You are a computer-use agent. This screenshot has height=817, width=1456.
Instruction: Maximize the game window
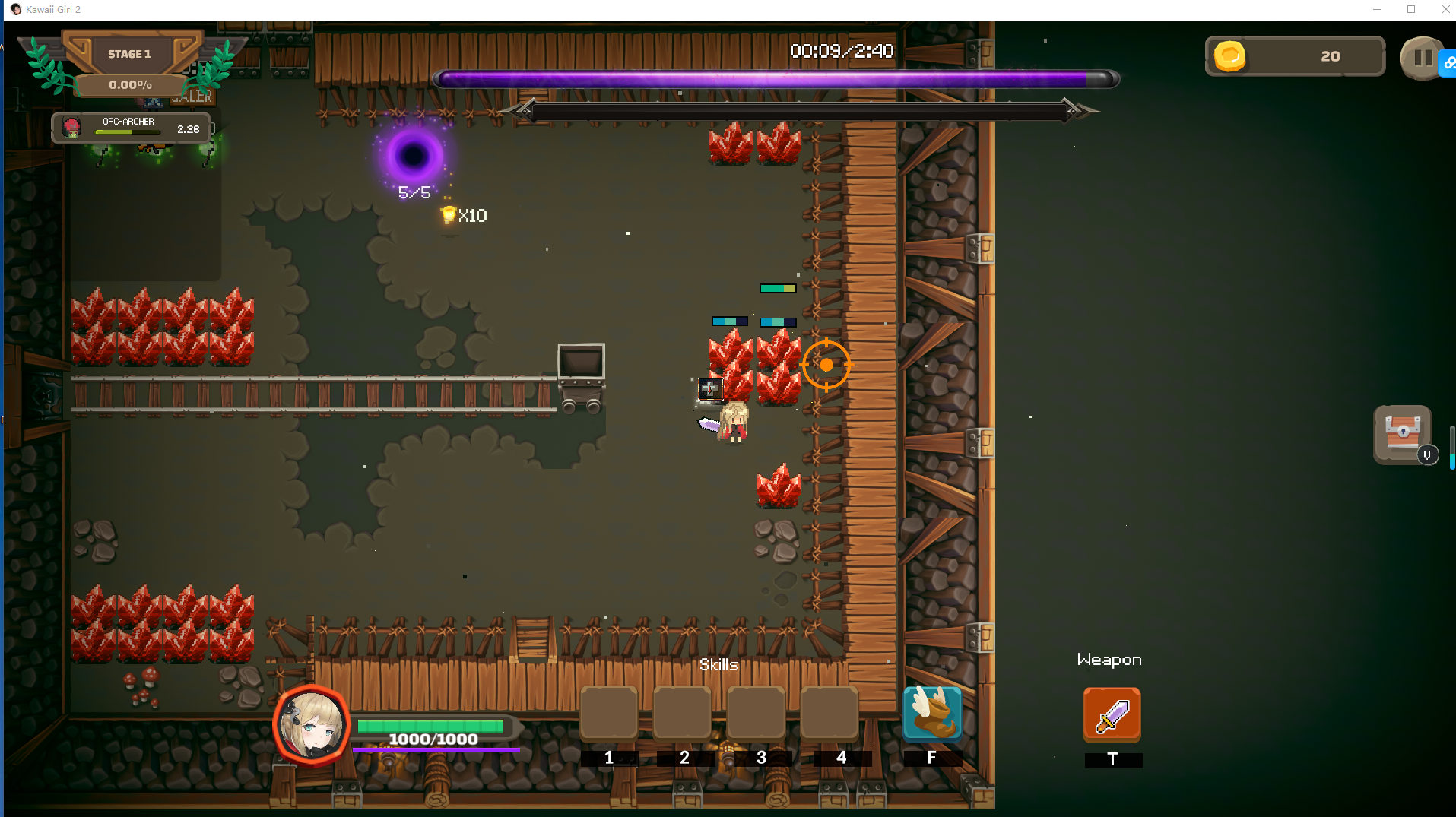click(1411, 10)
